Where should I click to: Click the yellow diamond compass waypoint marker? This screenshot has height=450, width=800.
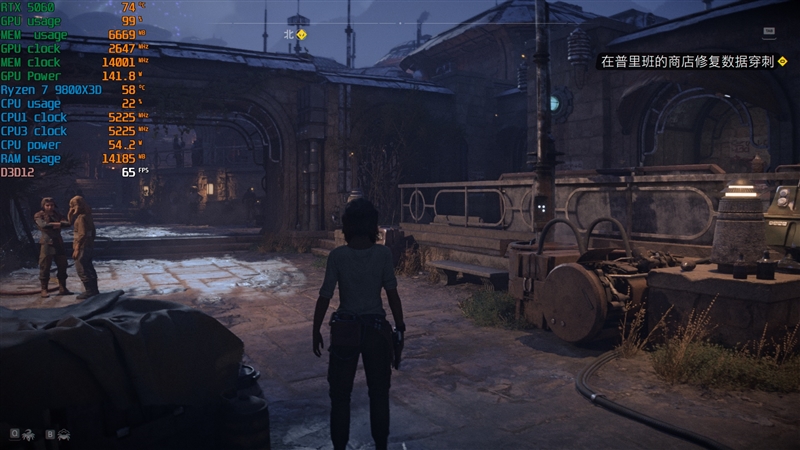303,34
